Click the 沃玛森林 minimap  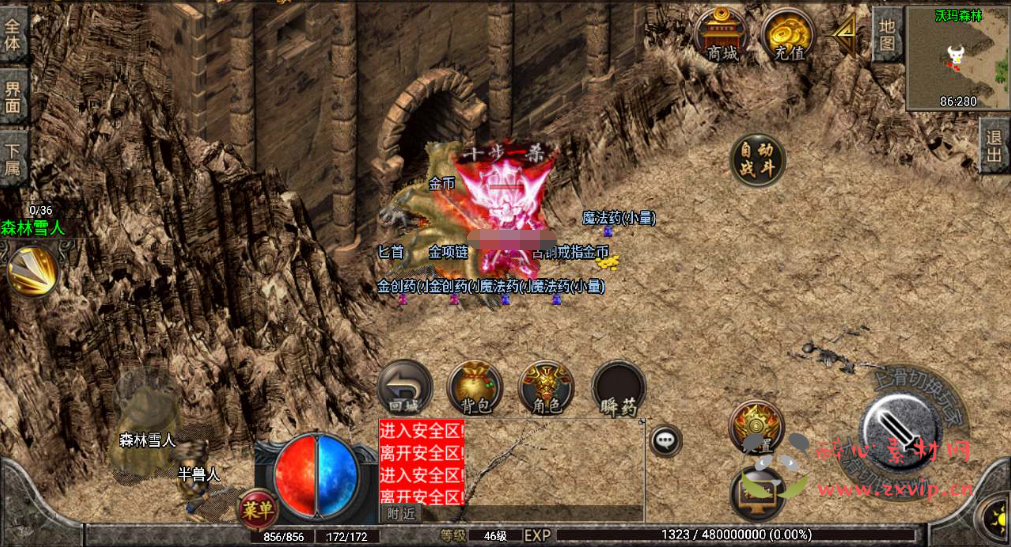957,58
